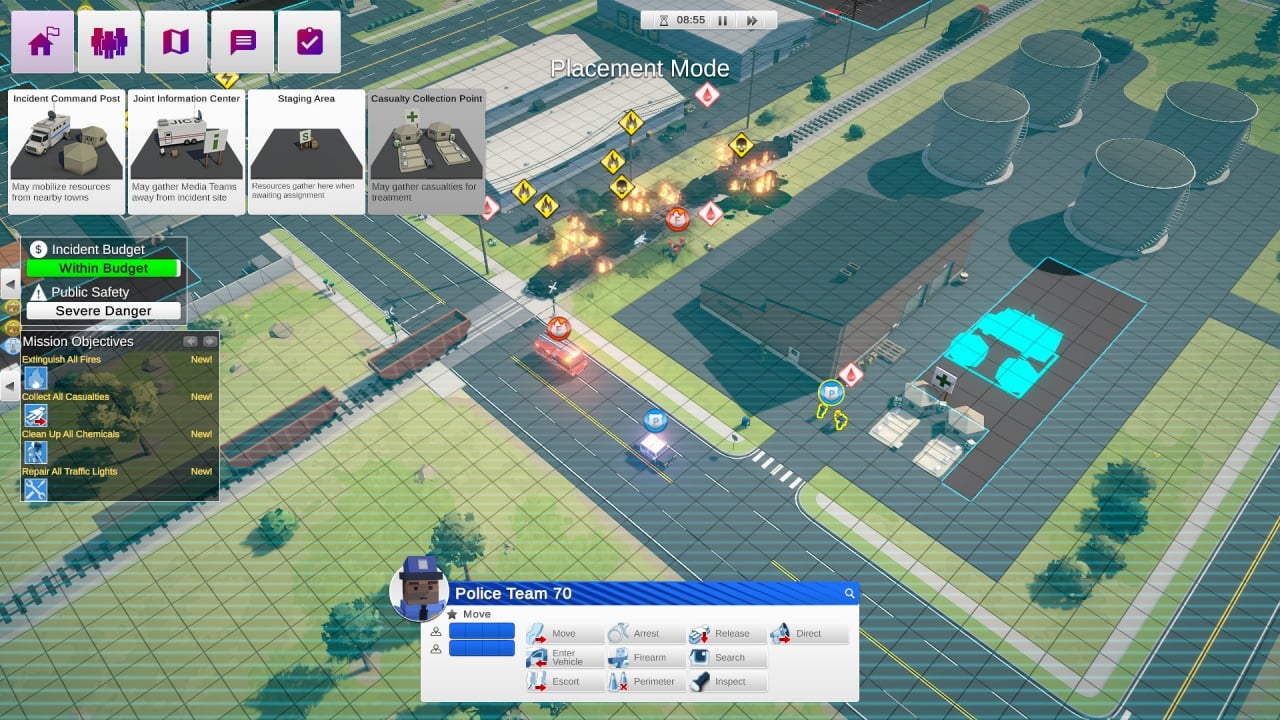1280x720 pixels.
Task: Pause the game timer
Action: (x=721, y=20)
